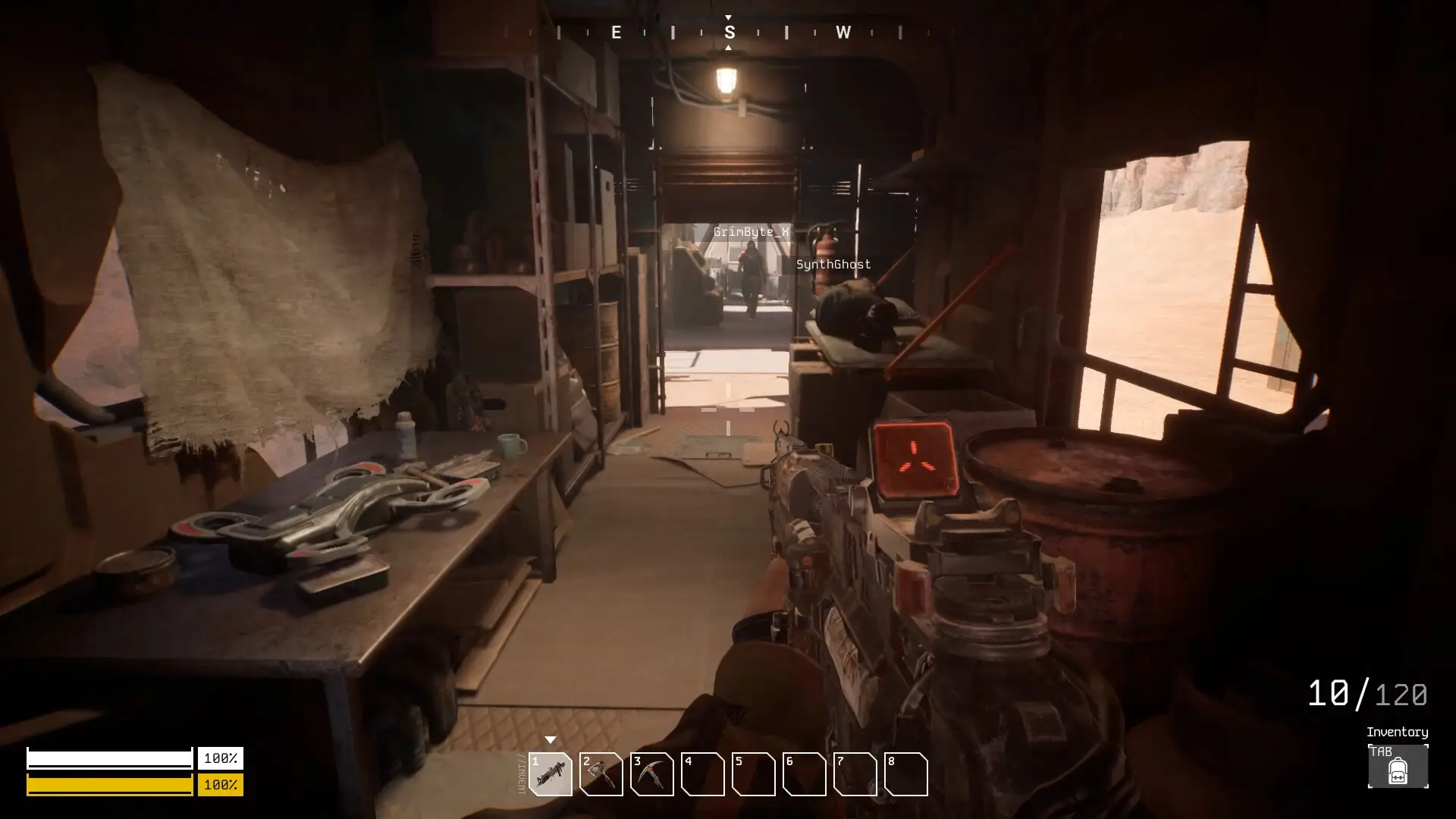The height and width of the screenshot is (819, 1456).
Task: Click the white health bar showing 100%
Action: (110, 757)
